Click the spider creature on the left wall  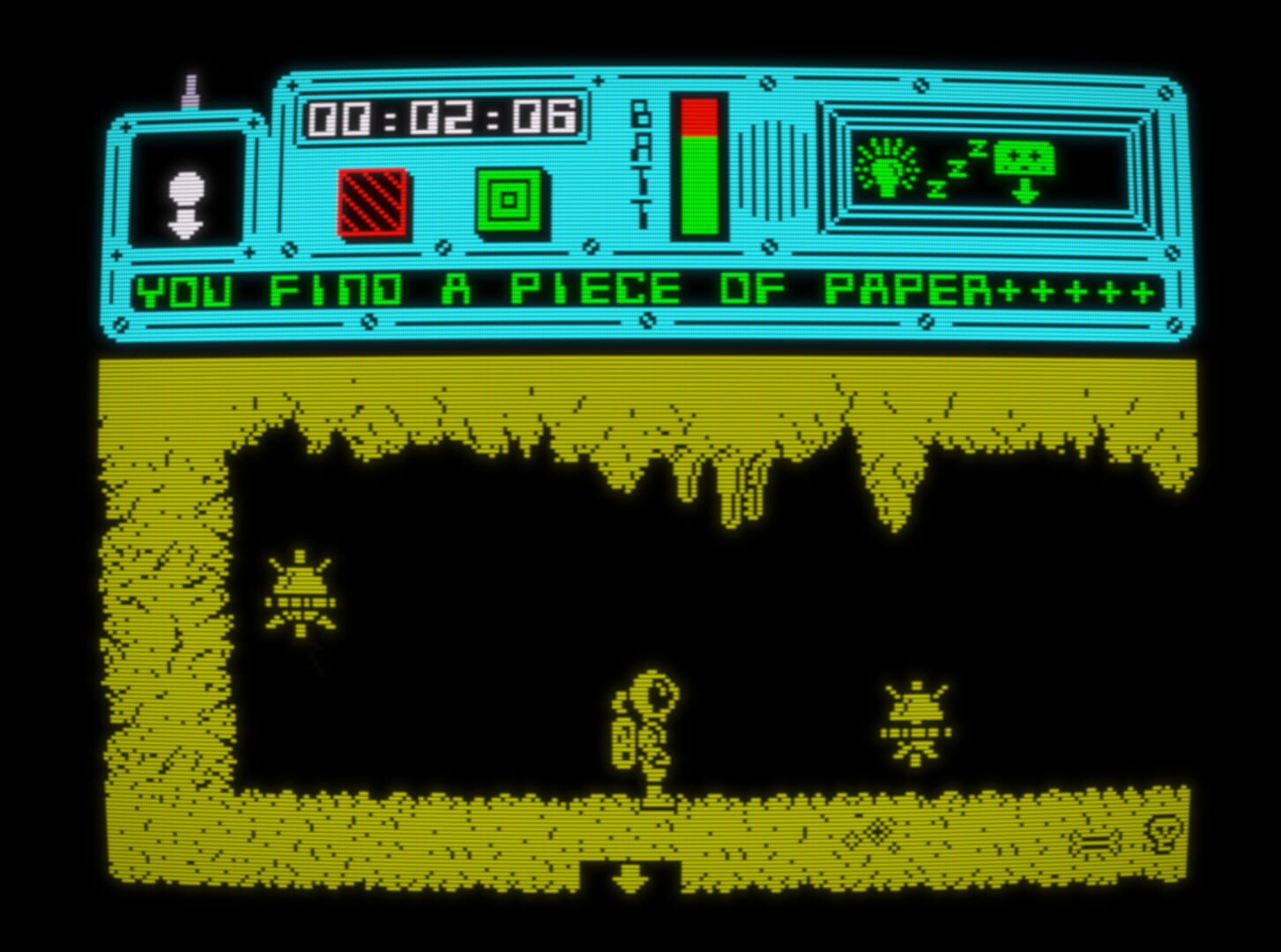(300, 595)
